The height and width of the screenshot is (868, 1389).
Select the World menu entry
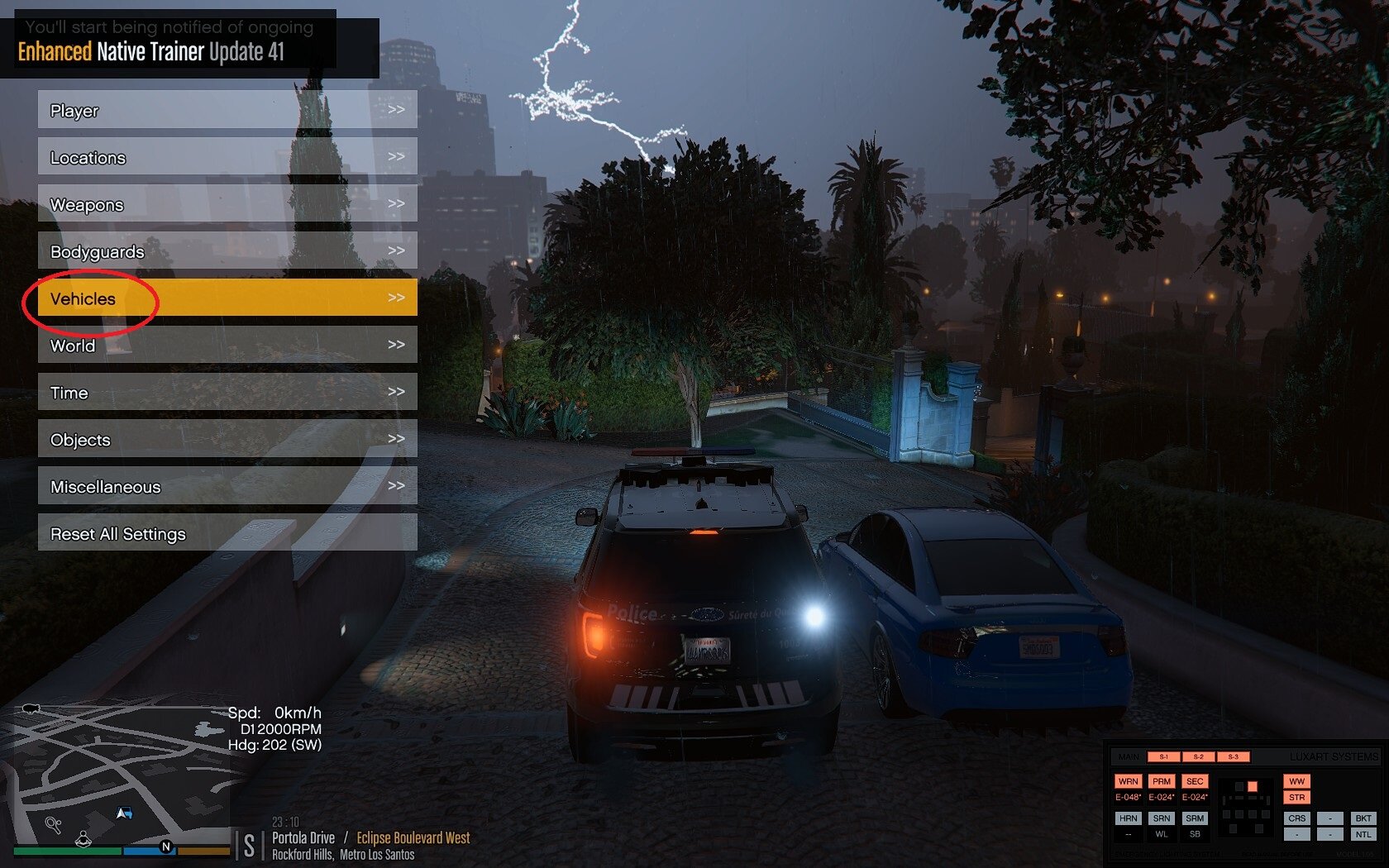pos(227,346)
